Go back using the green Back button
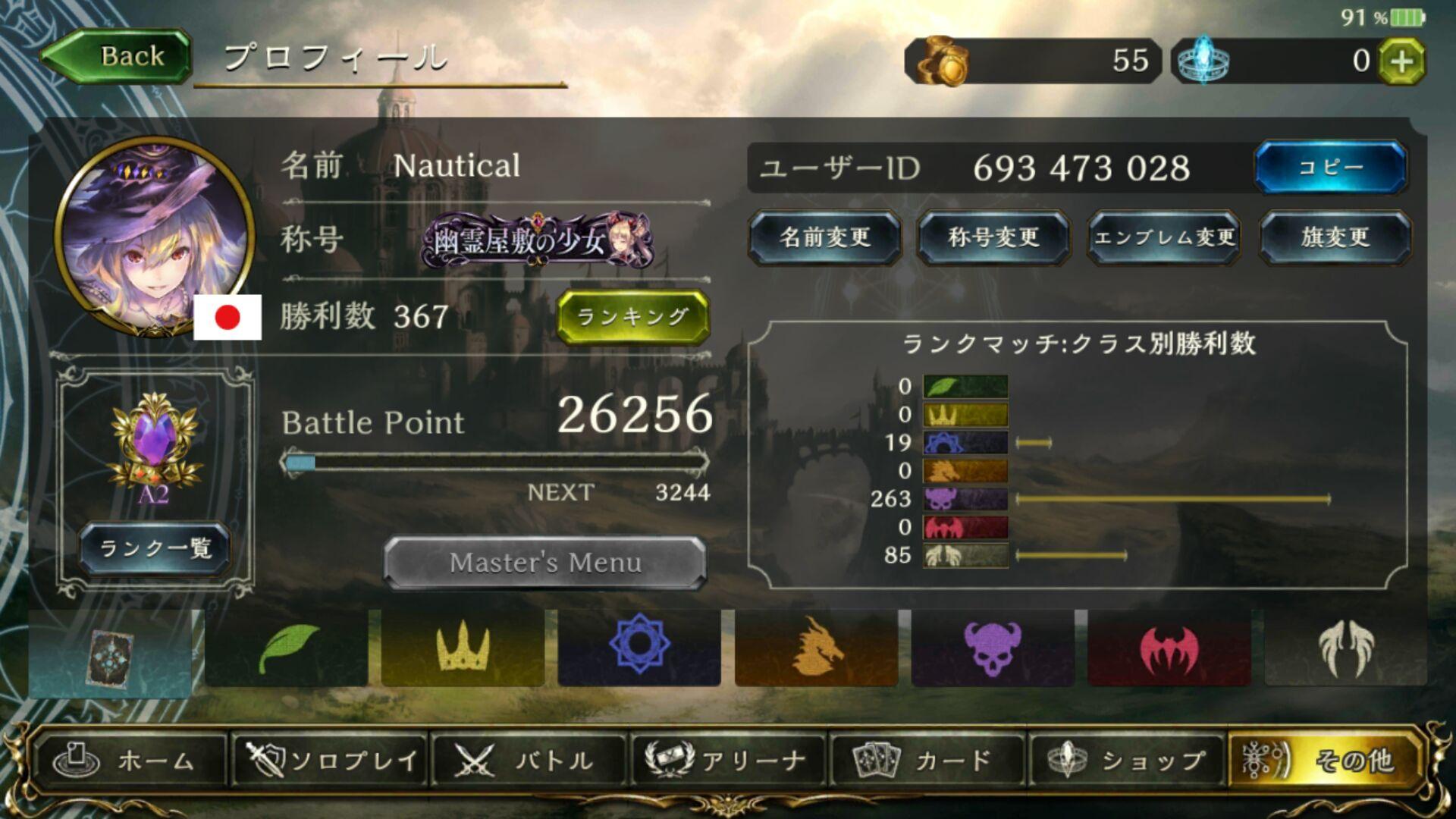 click(118, 56)
